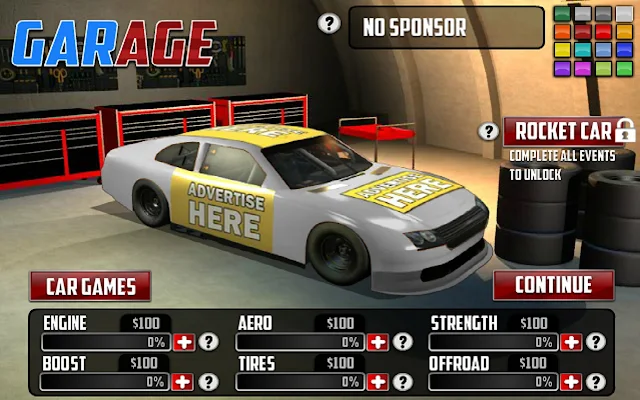
Task: Show help for the sponsor
Action: click(328, 23)
